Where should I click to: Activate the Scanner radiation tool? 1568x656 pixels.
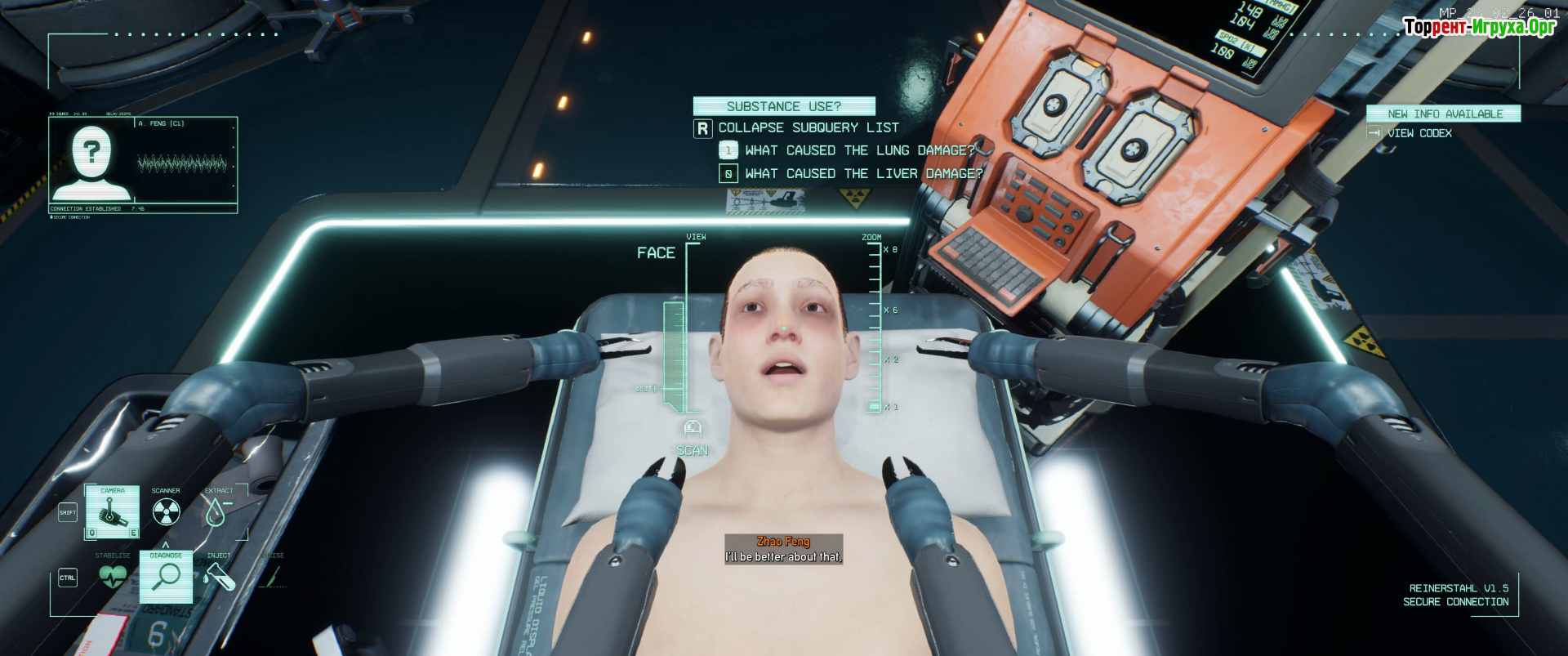coord(166,512)
